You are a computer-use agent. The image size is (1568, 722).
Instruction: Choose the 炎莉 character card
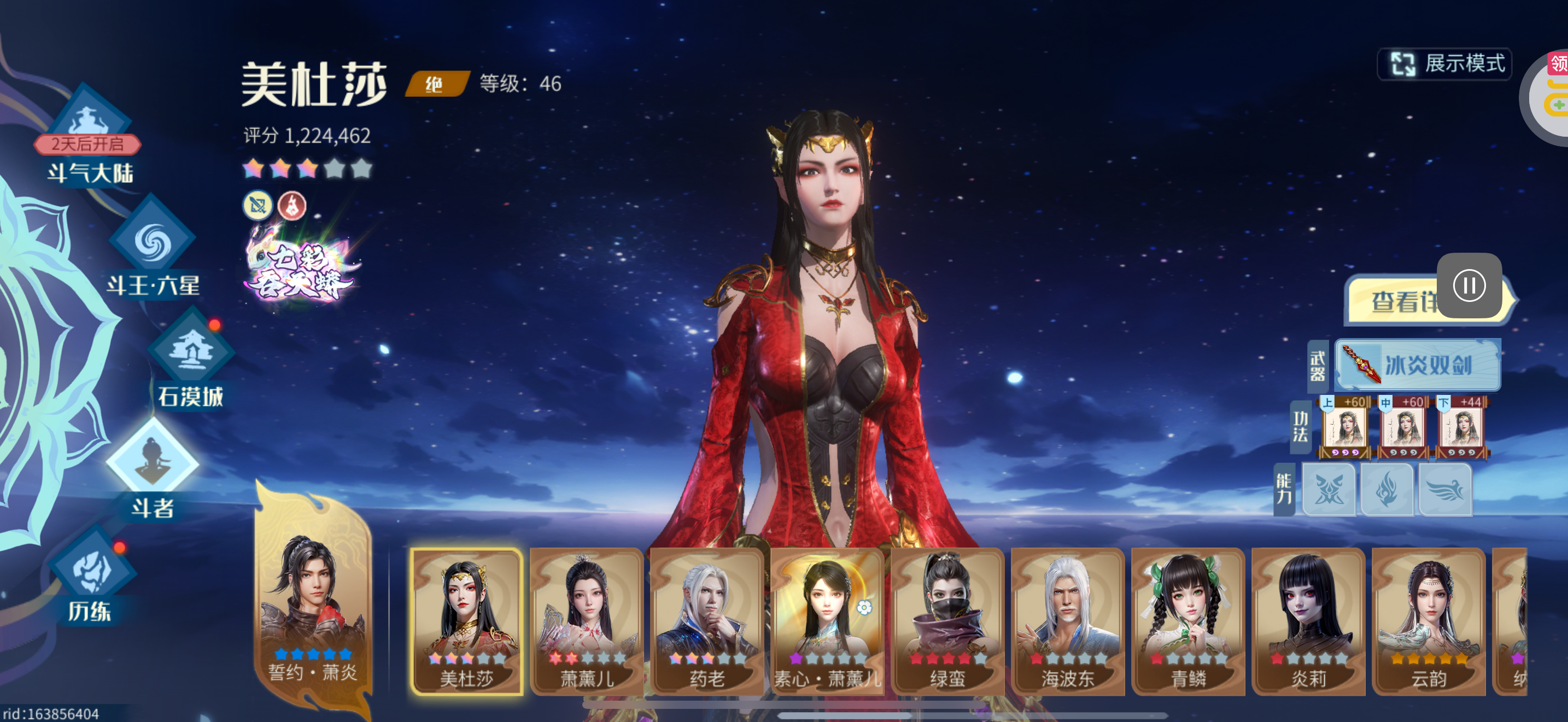coord(1308,621)
